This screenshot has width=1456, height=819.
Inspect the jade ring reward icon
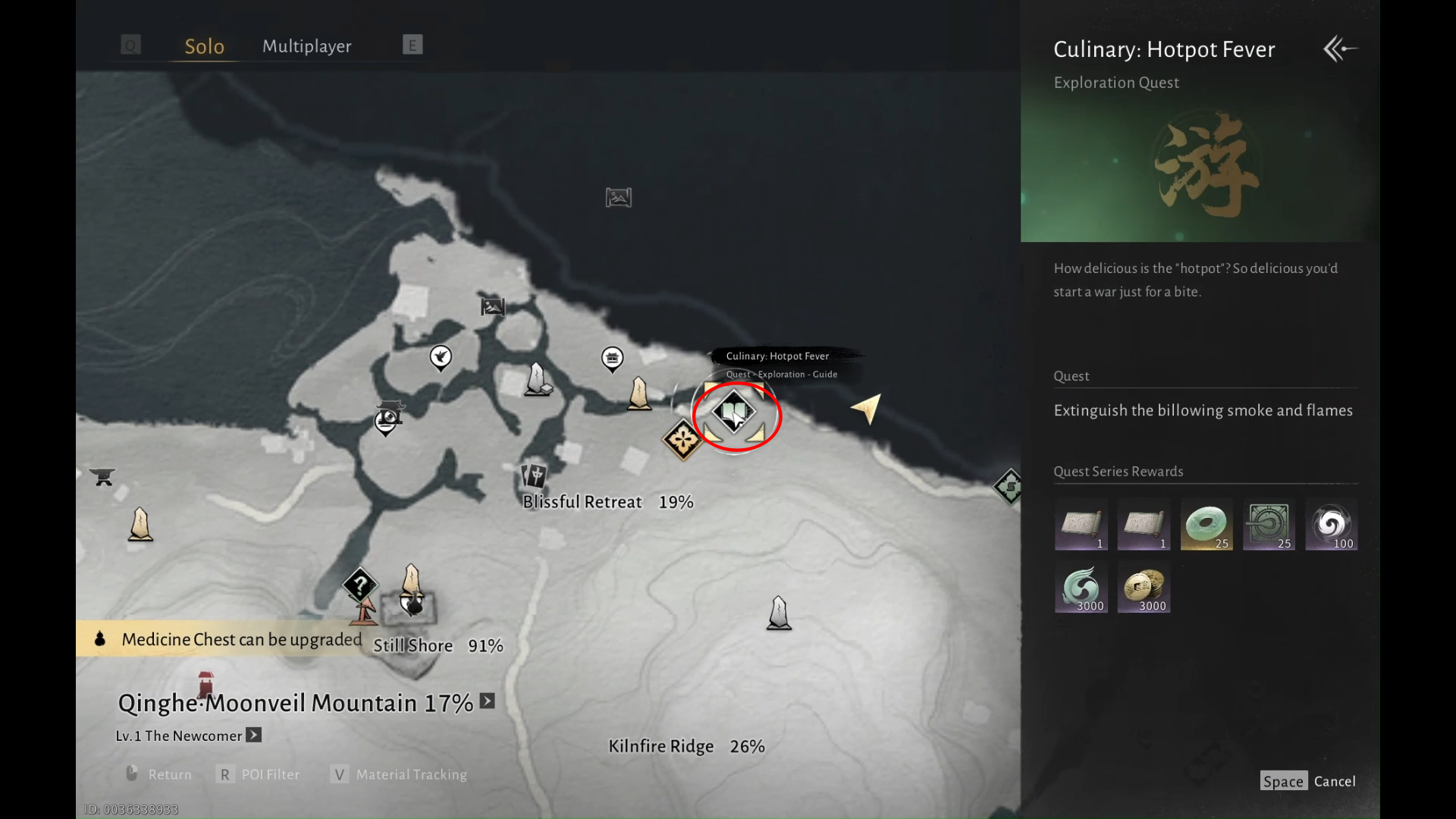[1206, 524]
